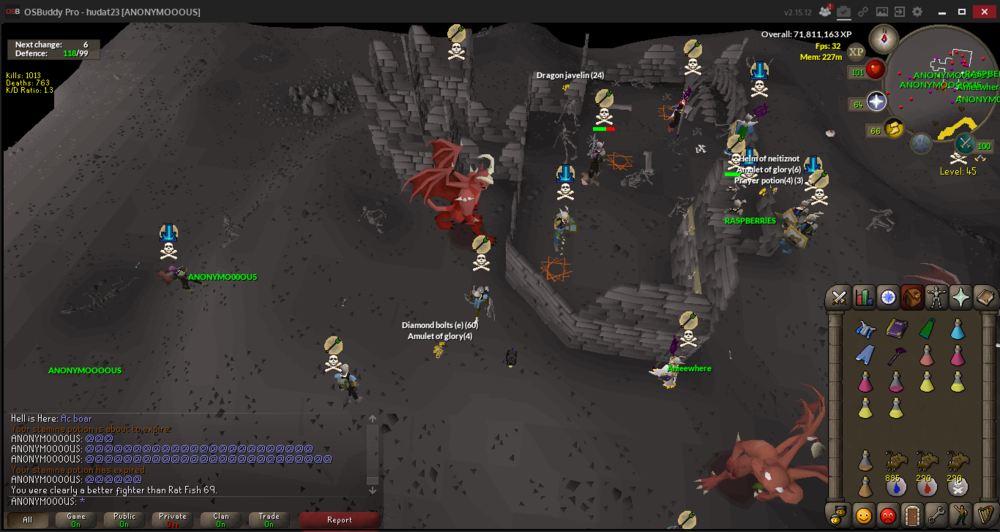The image size is (1000, 532).
Task: Click the compass to face north
Action: click(883, 40)
